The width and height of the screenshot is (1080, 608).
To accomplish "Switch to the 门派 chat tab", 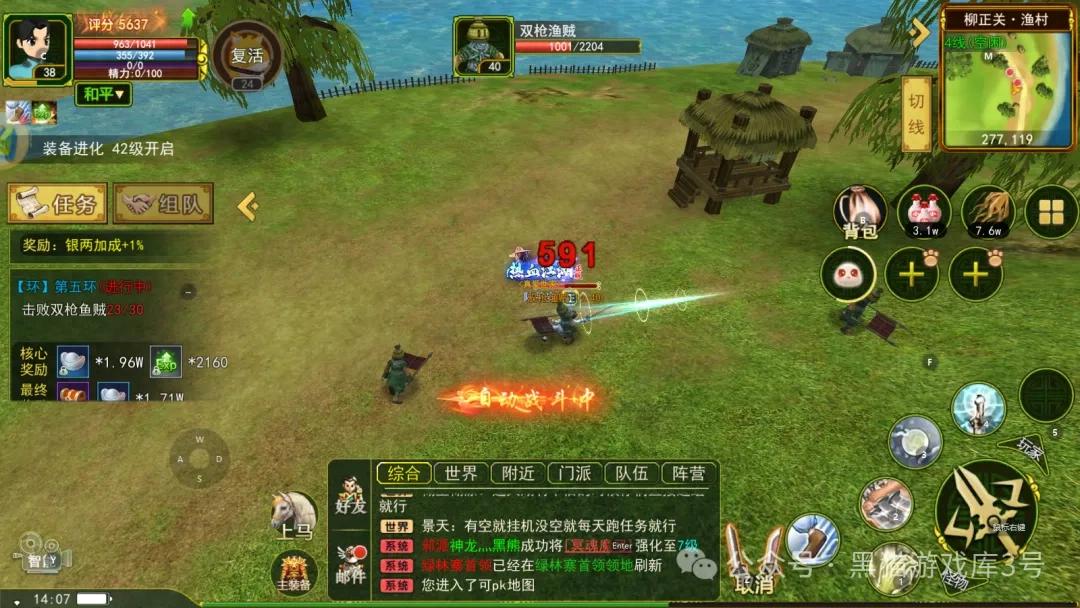I will (575, 474).
